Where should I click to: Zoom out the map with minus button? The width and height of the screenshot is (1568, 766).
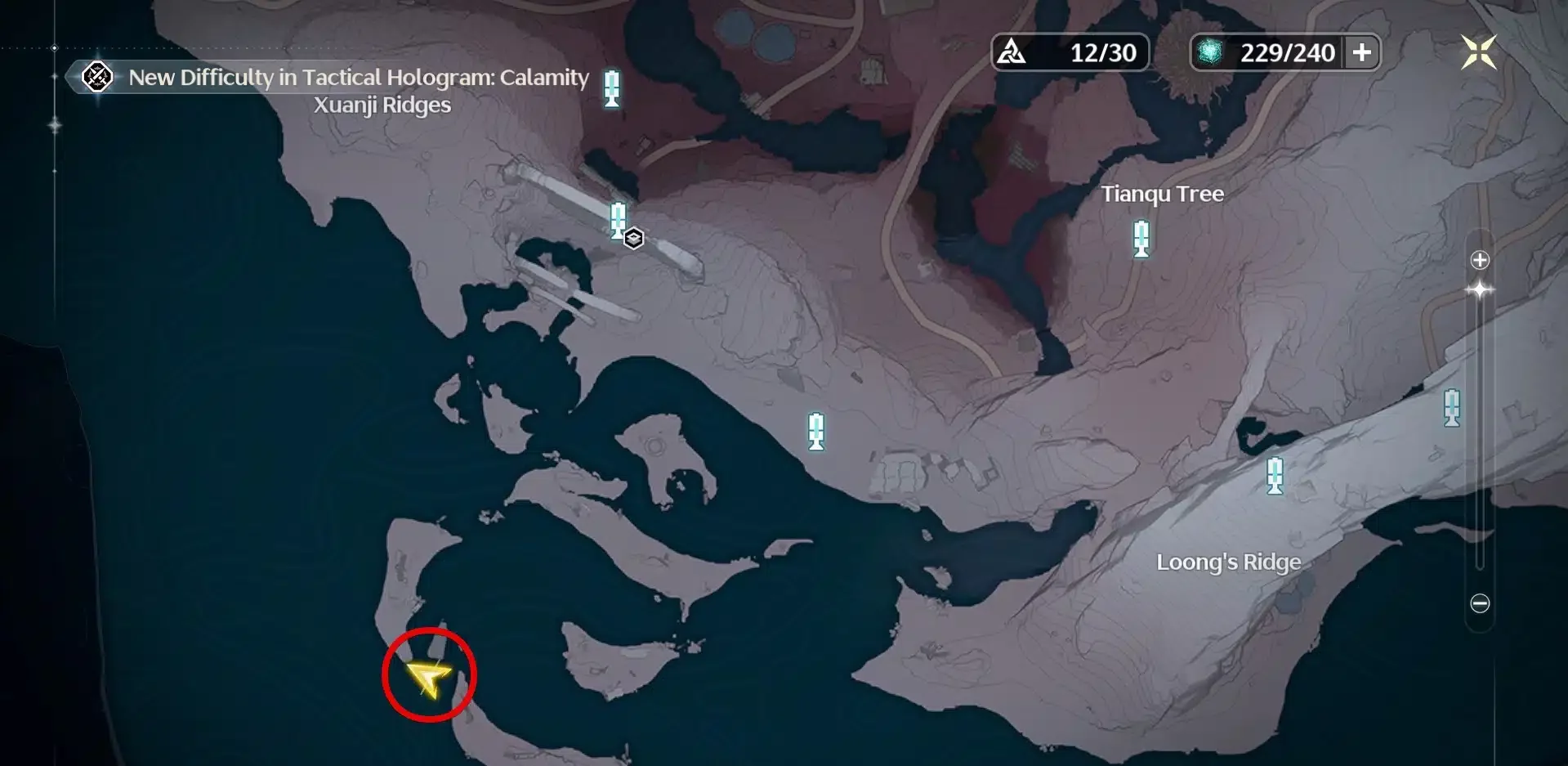point(1480,603)
